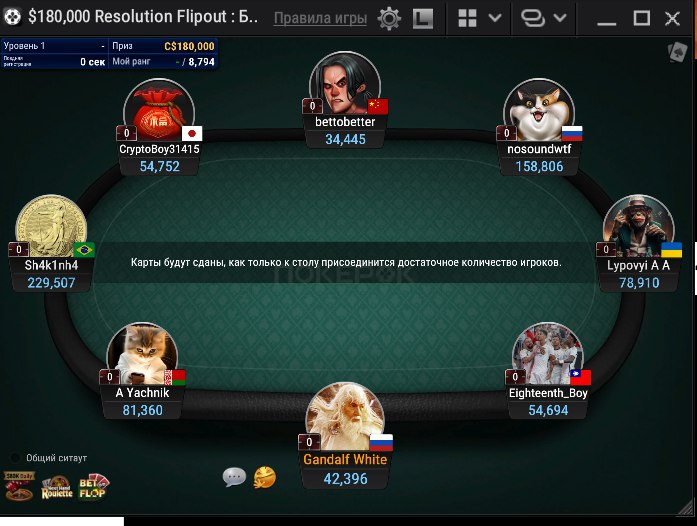
Task: Maximize the poker table window
Action: (643, 19)
